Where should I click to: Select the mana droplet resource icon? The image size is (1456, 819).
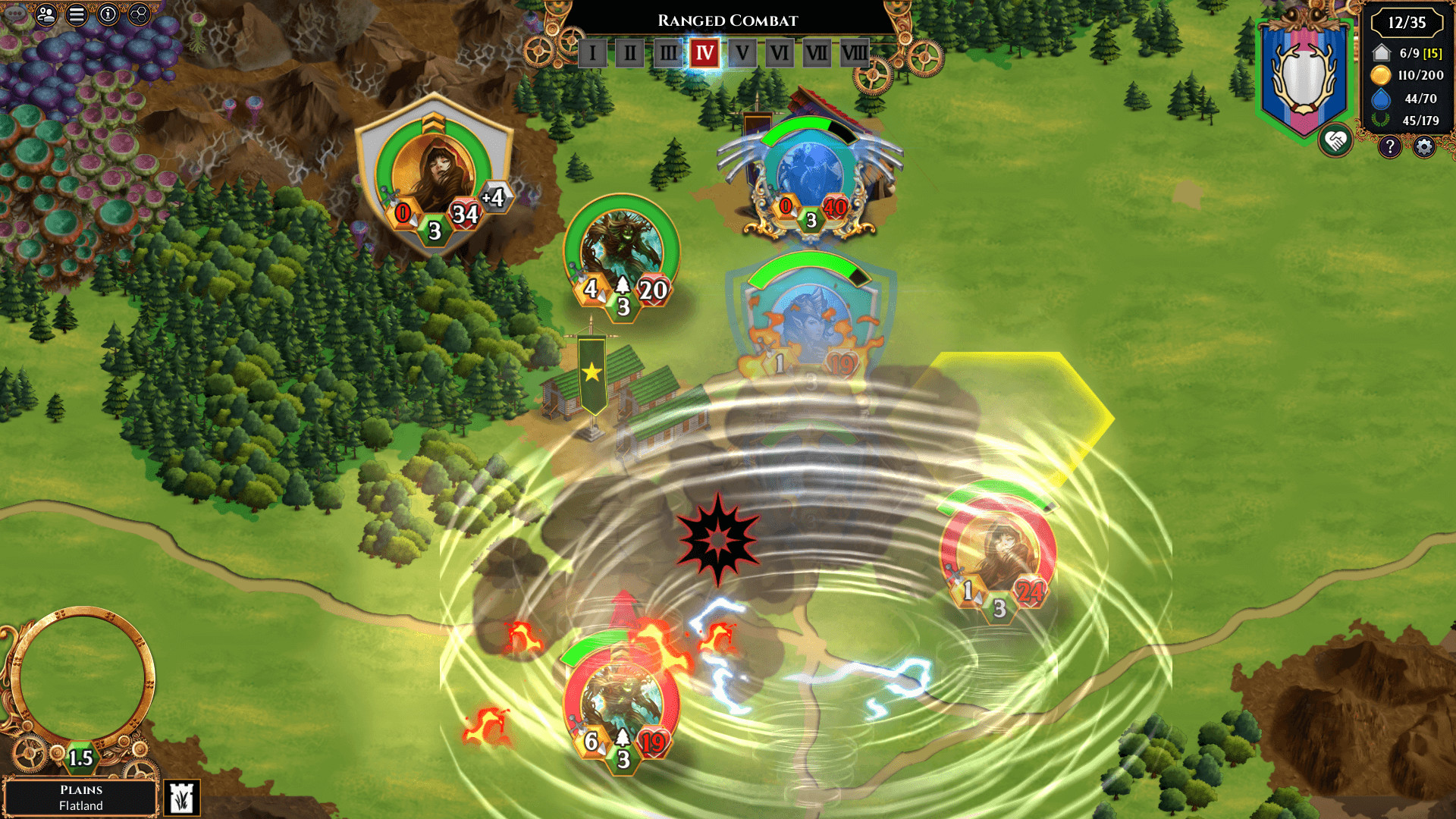1380,98
